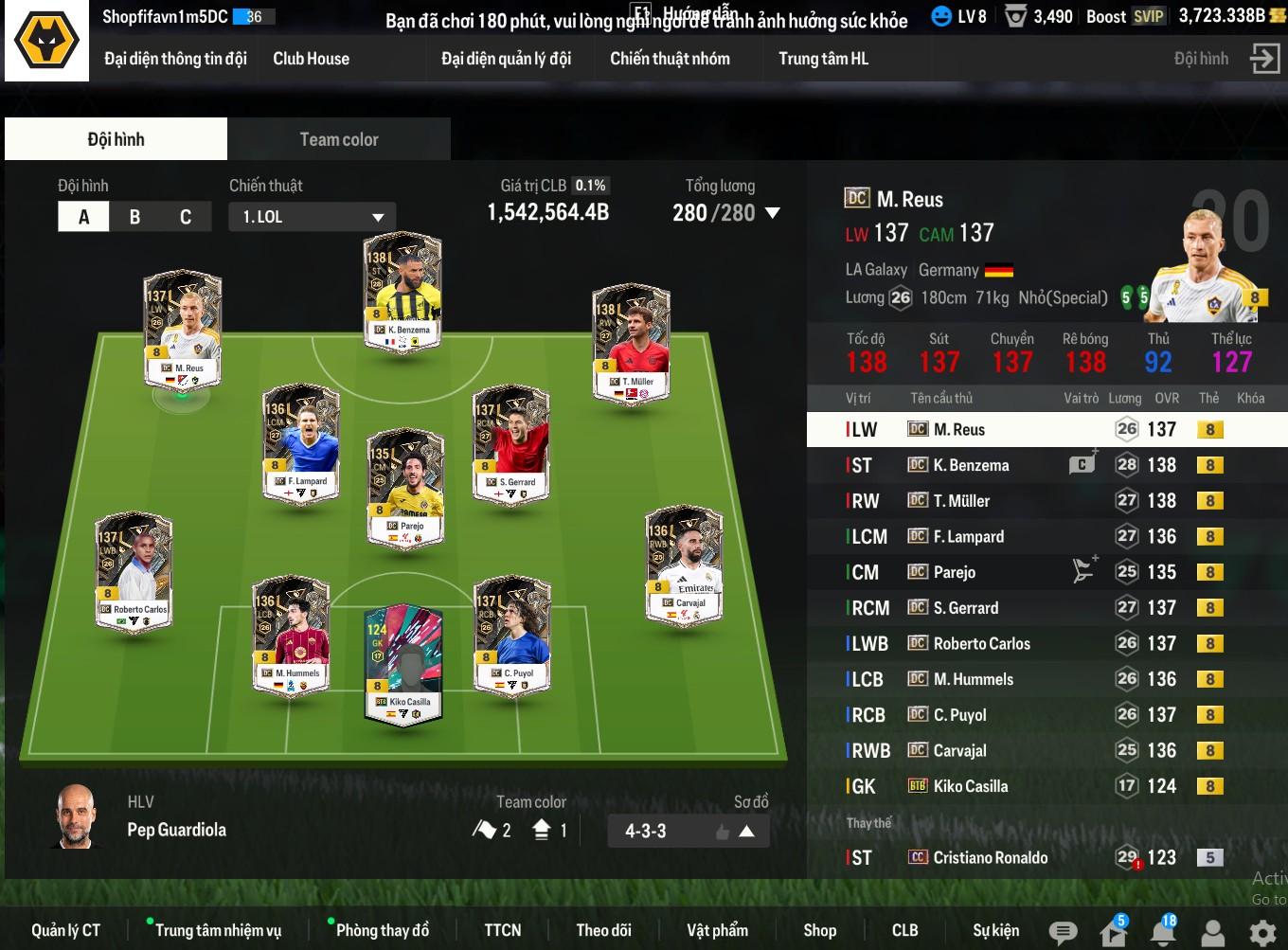Image resolution: width=1288 pixels, height=950 pixels.
Task: Open Phòng thay đồ section
Action: click(x=382, y=930)
